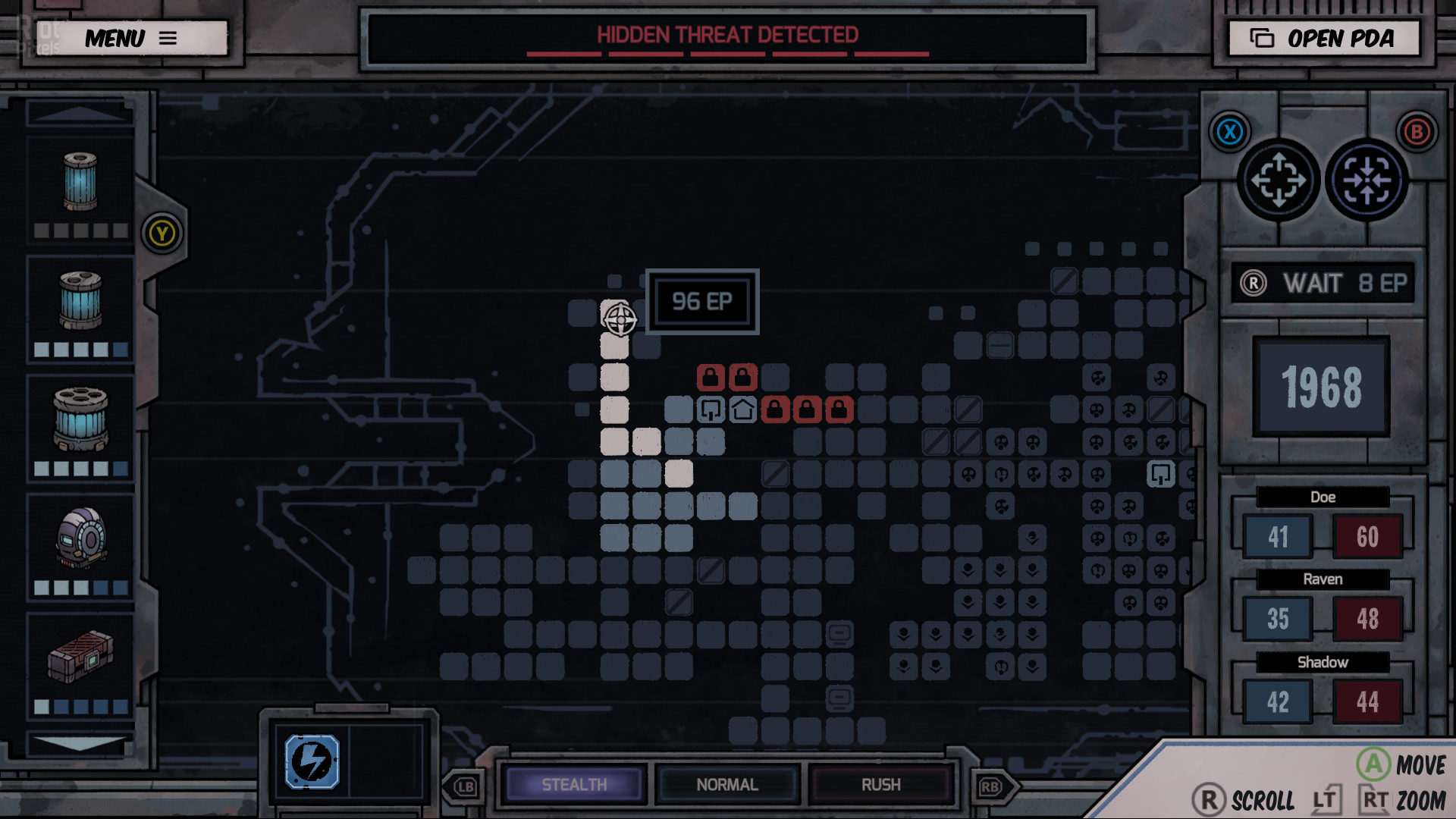The width and height of the screenshot is (1456, 819).
Task: Select the purple helmet device item
Action: (x=80, y=538)
